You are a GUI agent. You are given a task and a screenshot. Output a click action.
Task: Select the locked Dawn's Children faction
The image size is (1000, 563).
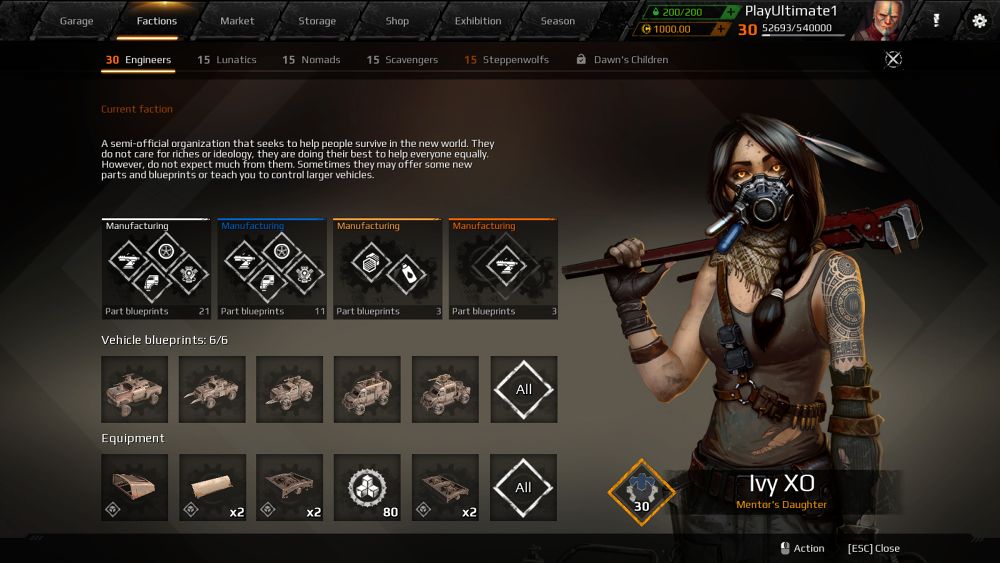pos(622,60)
